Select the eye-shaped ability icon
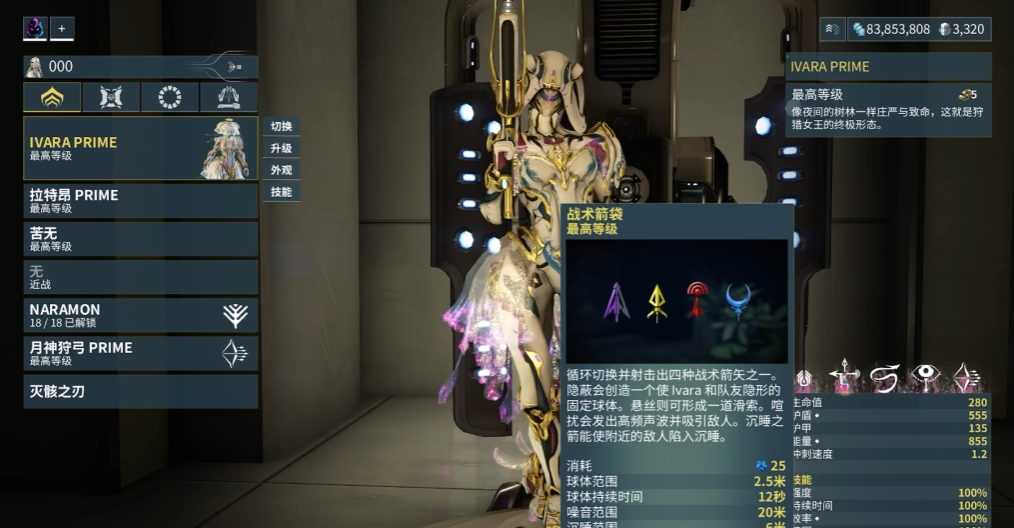The width and height of the screenshot is (1014, 528). pyautogui.click(x=926, y=377)
